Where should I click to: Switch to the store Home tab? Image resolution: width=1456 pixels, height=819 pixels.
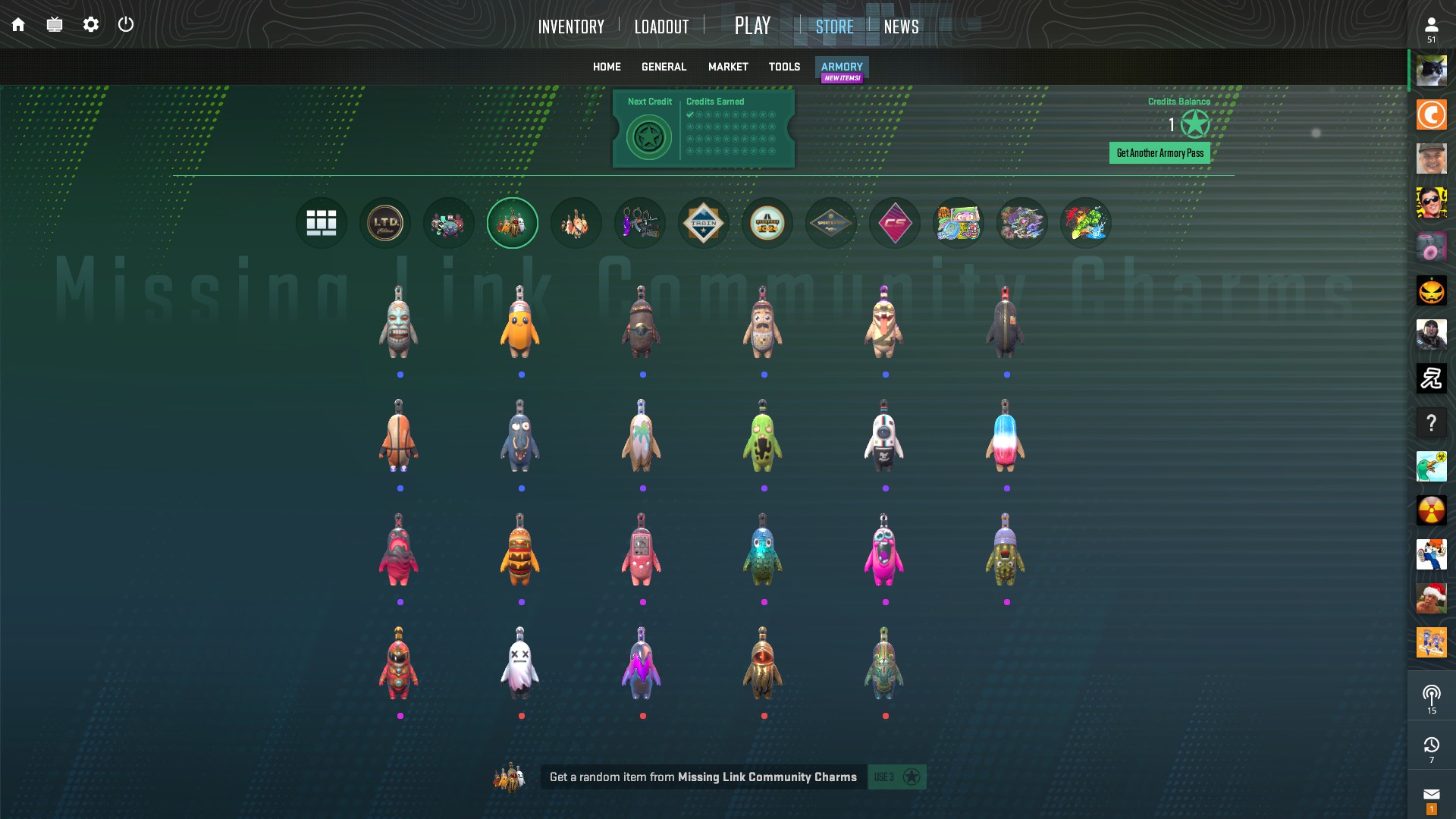(607, 67)
